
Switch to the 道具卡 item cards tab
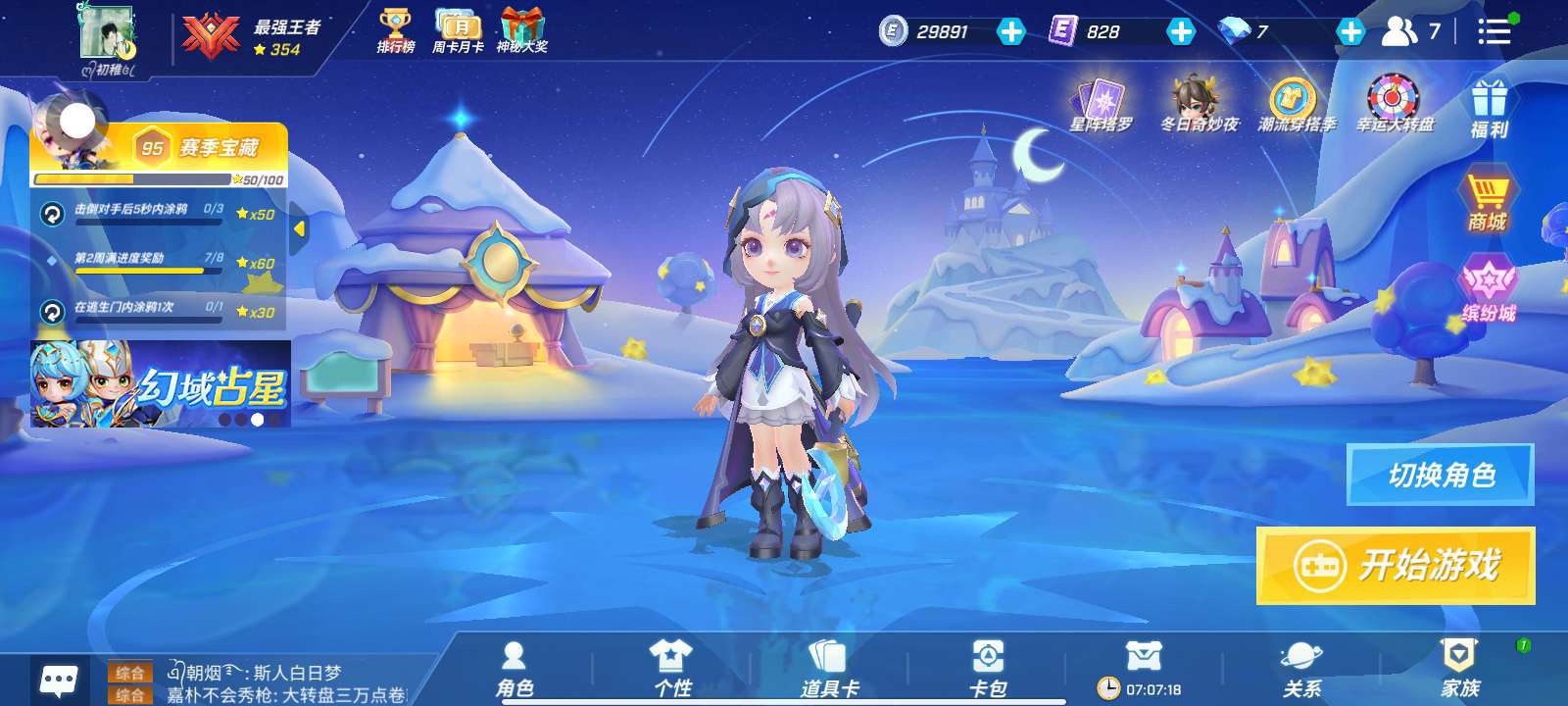829,669
